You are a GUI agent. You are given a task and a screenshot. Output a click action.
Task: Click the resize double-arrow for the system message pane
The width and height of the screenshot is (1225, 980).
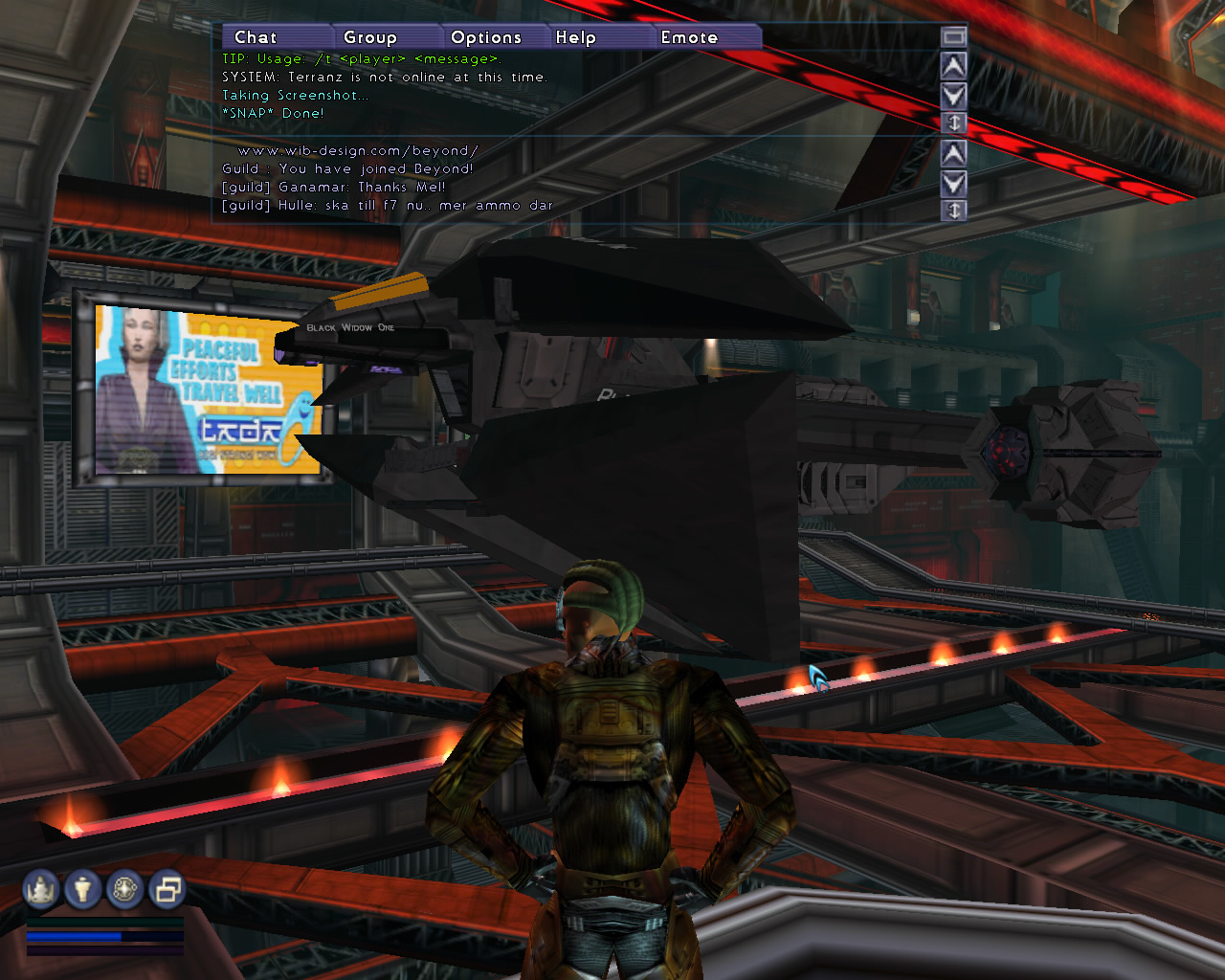[x=953, y=122]
